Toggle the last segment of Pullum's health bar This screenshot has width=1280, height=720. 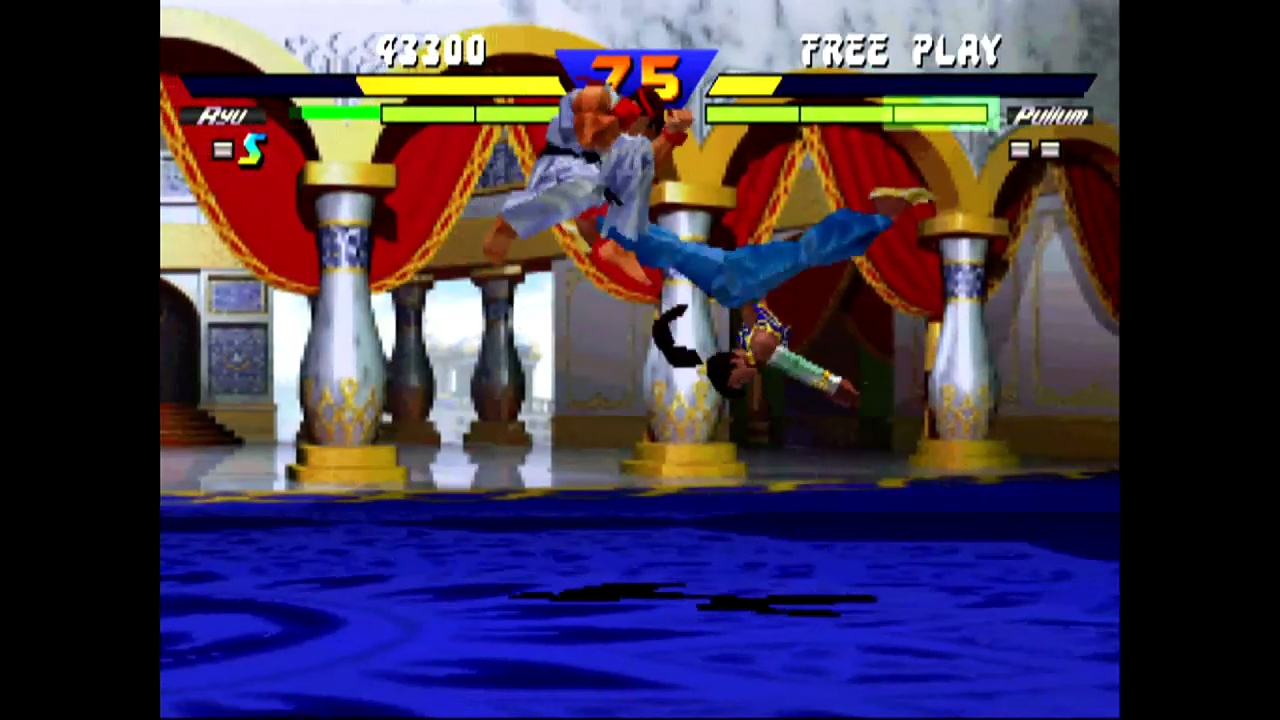(940, 112)
